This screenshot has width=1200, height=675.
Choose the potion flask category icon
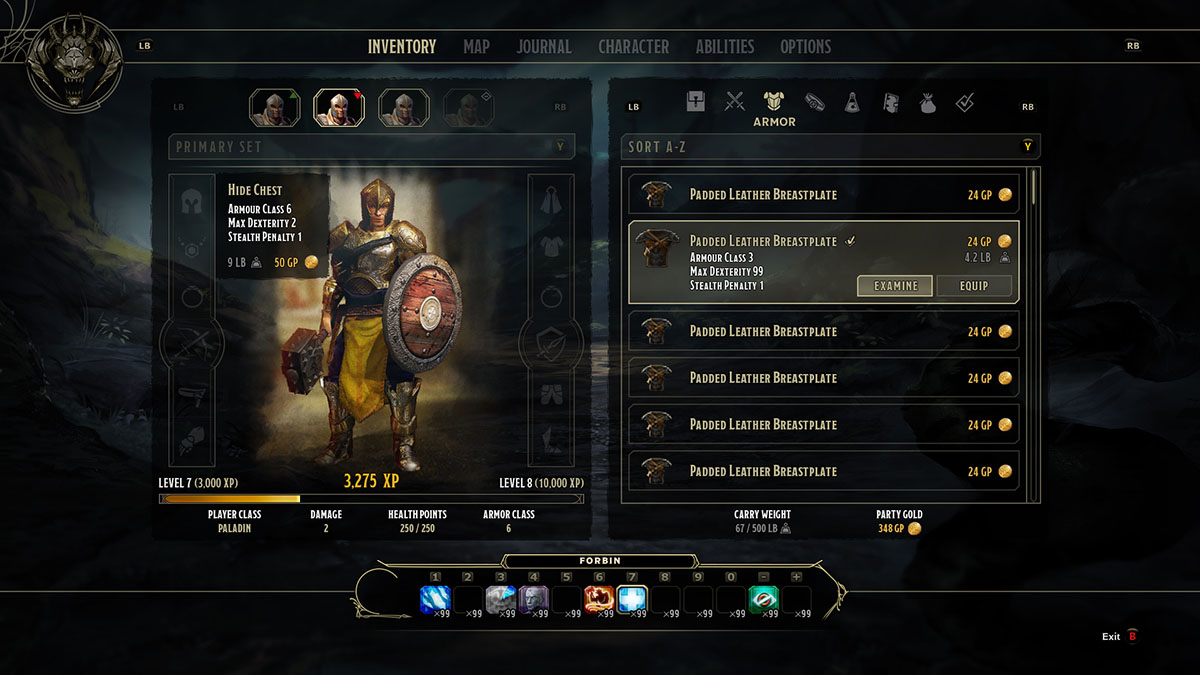(x=852, y=102)
